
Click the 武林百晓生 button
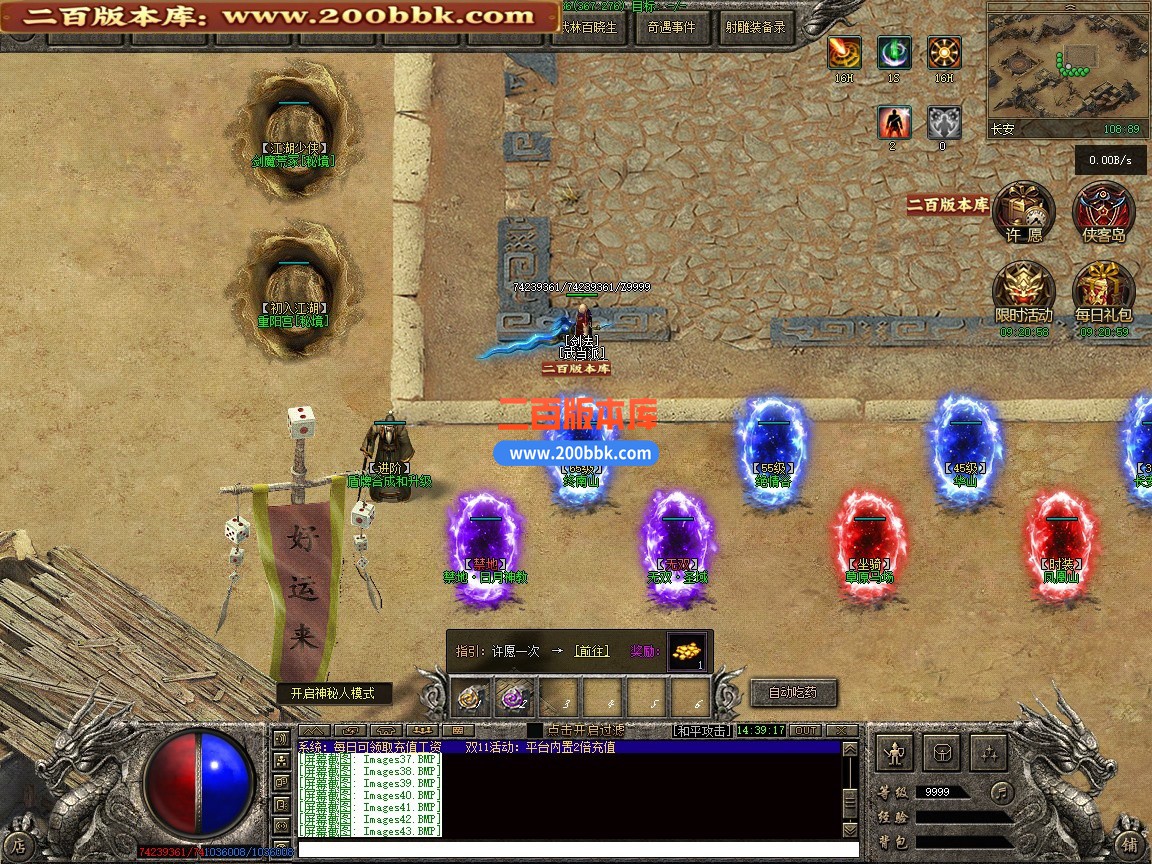point(592,28)
